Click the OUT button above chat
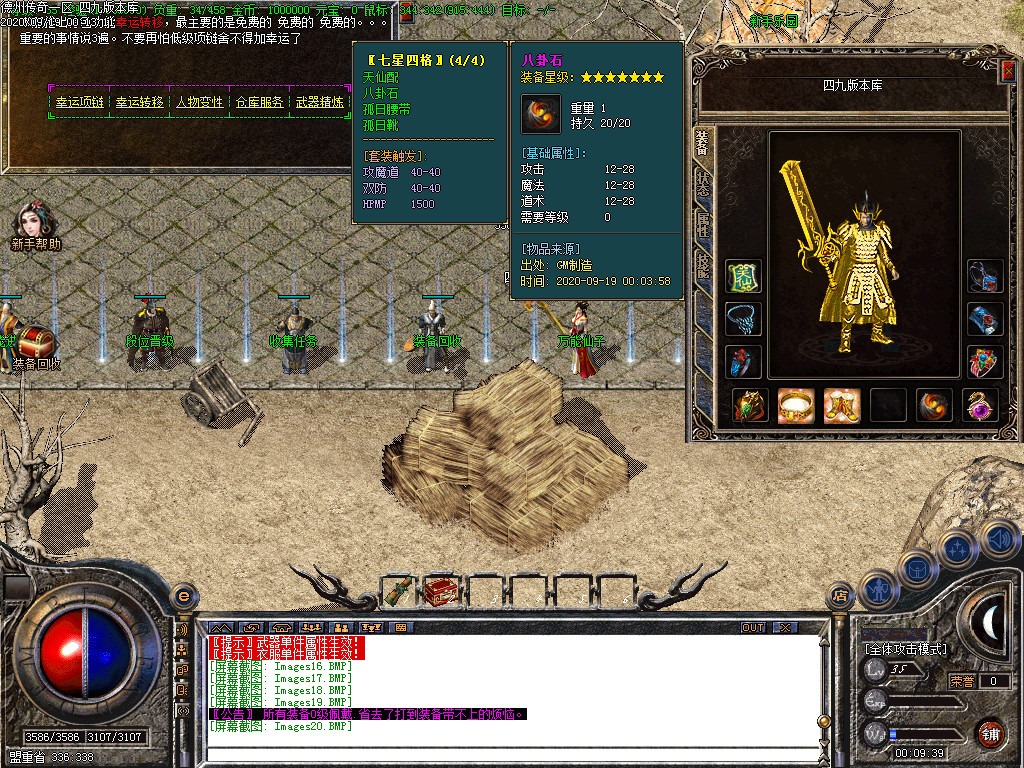Screen dimensions: 1024x768 coord(753,627)
